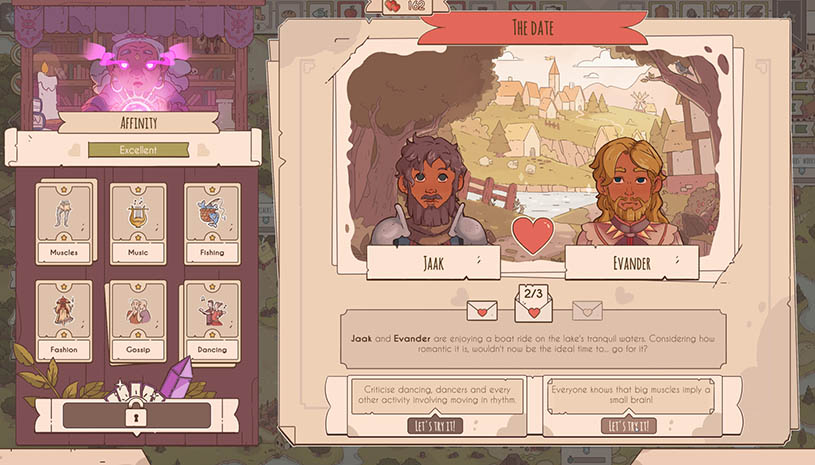Select the Fashion topic card
Image resolution: width=815 pixels, height=465 pixels.
[x=64, y=319]
